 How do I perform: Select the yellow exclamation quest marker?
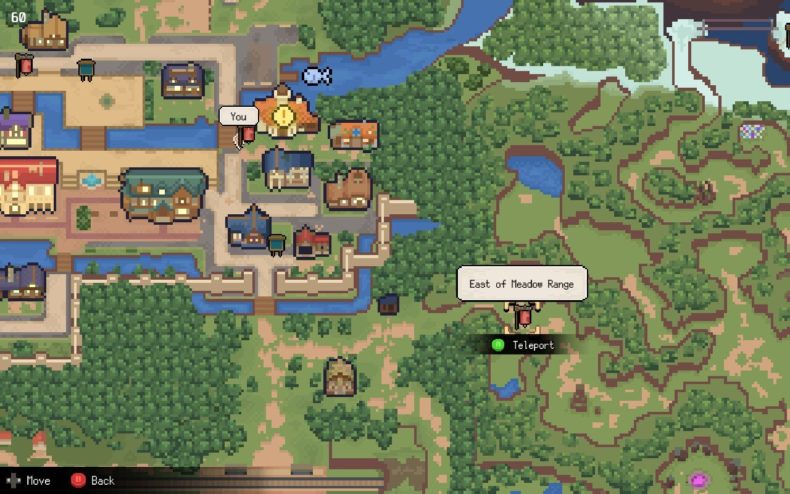coord(285,116)
